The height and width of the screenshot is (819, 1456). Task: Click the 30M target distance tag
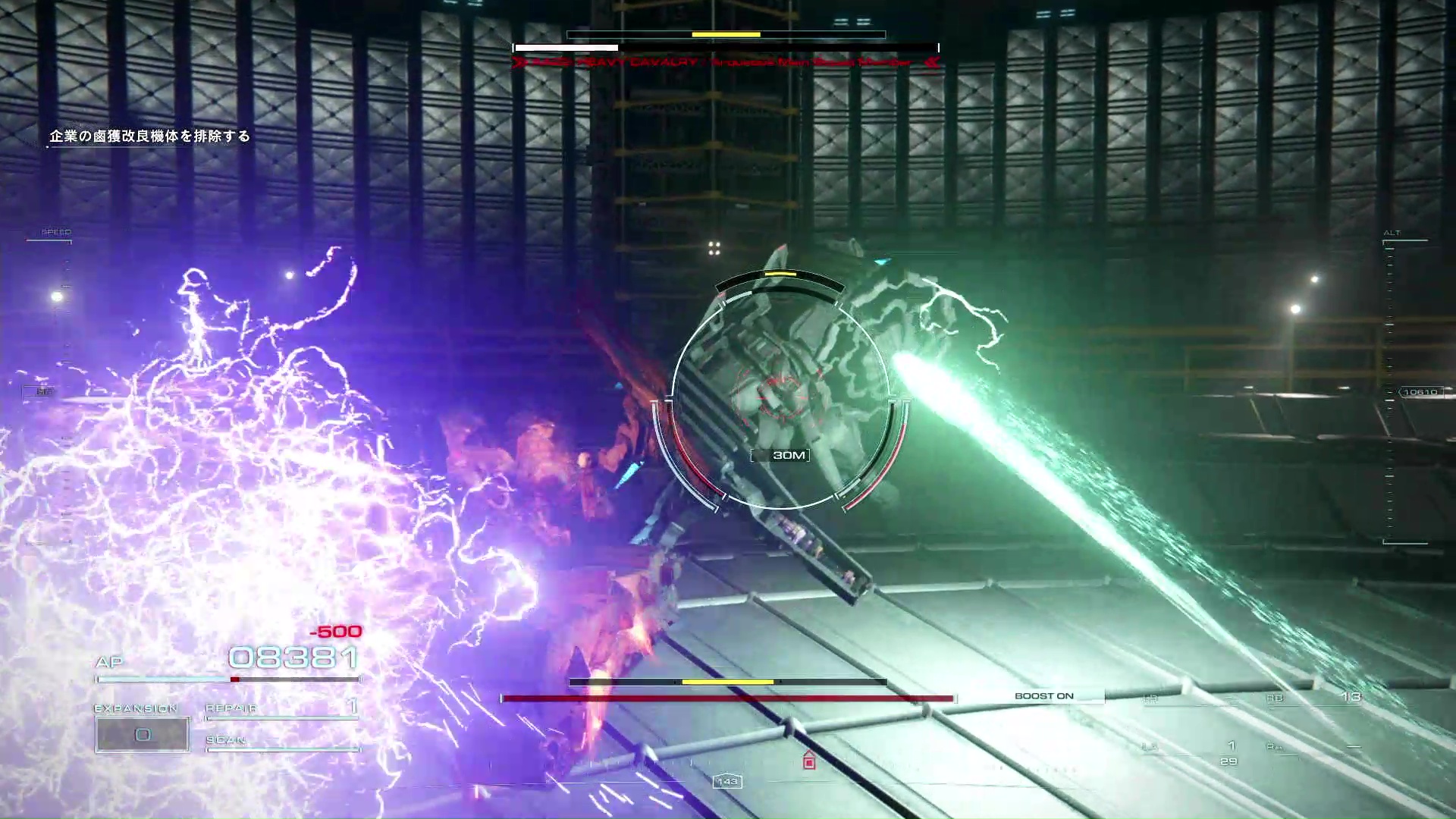point(789,455)
